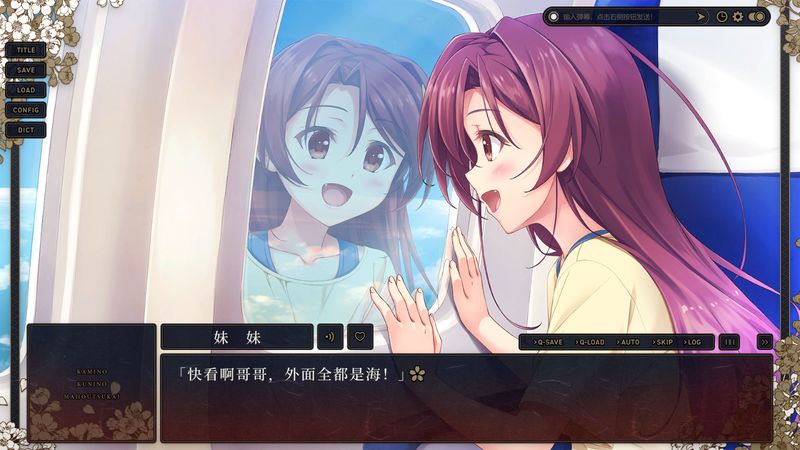Quick save with Q-SAVE

pos(548,342)
